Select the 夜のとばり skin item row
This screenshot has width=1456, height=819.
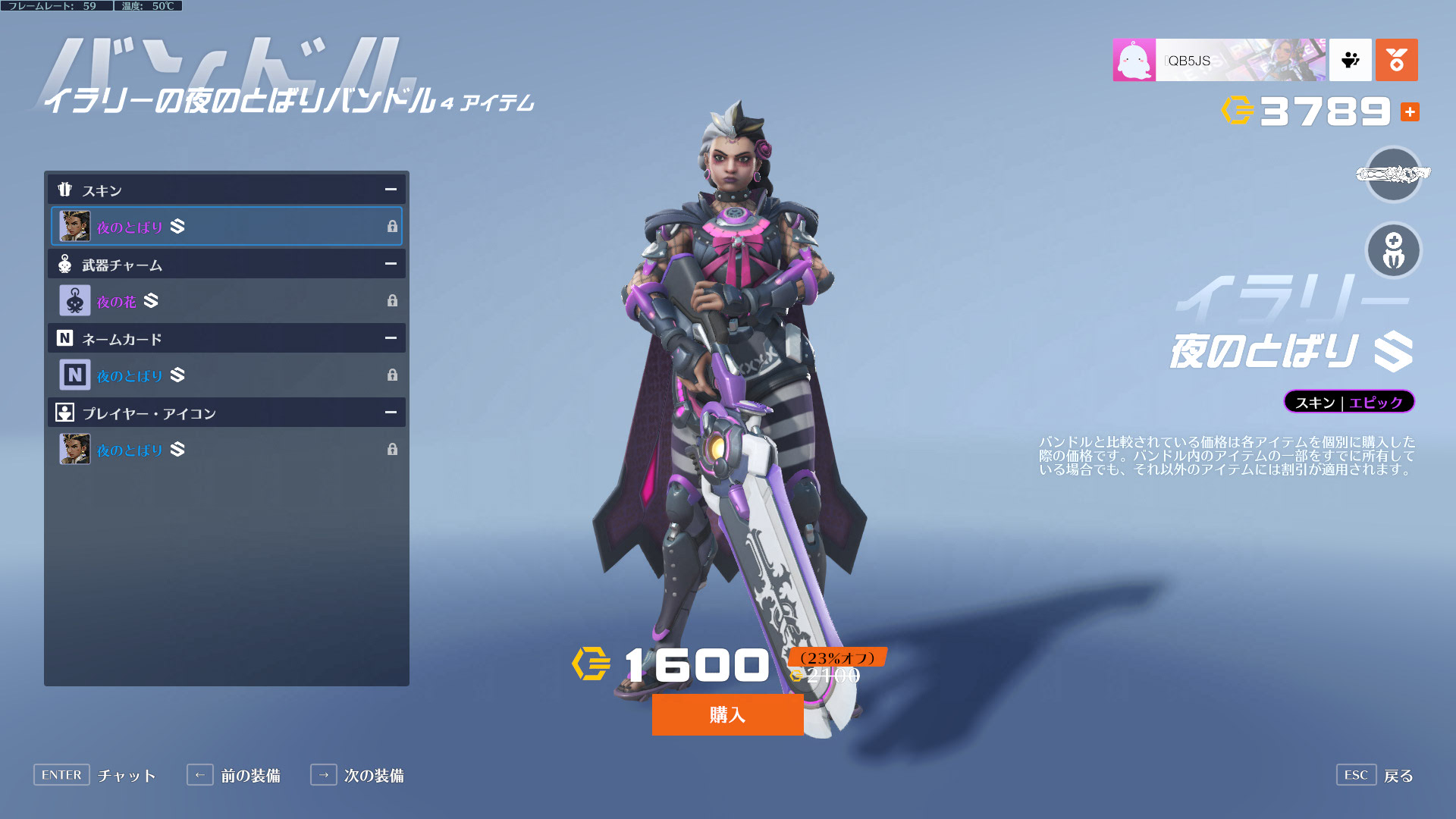pyautogui.click(x=226, y=226)
